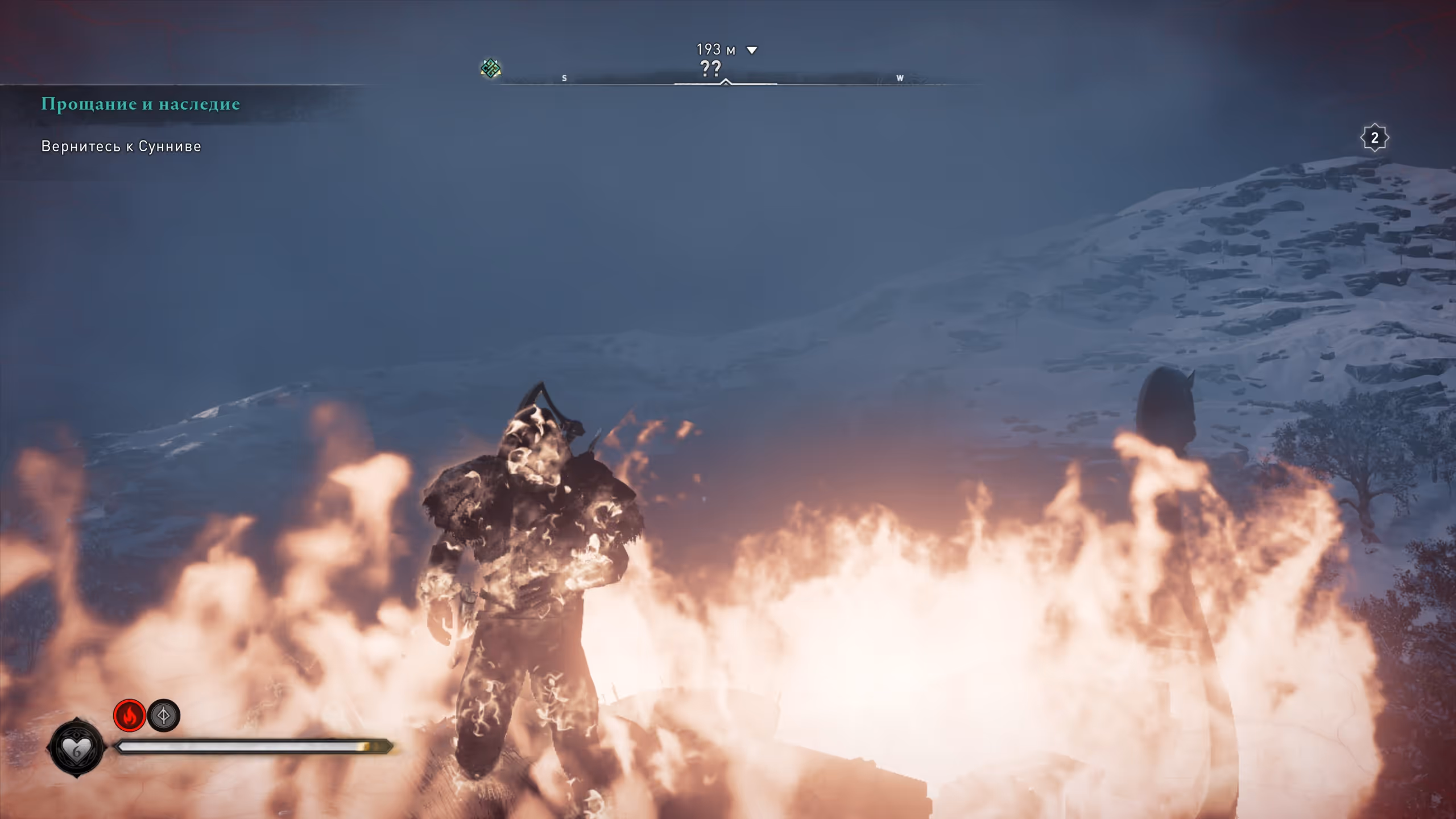The width and height of the screenshot is (1456, 819).
Task: Select the objective "Вернитесь к Сунниве"
Action: (x=121, y=147)
